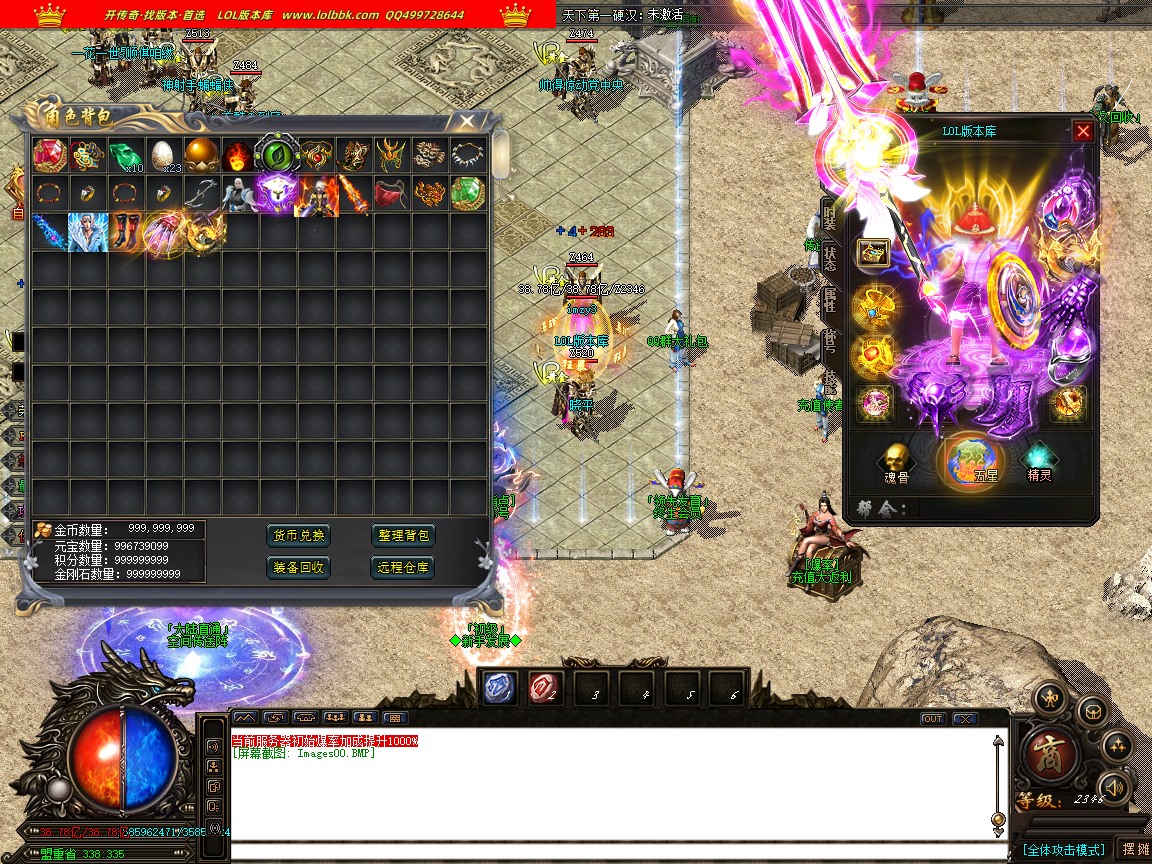This screenshot has width=1152, height=864.
Task: Click the 整理背包 sort bag button
Action: click(x=403, y=535)
